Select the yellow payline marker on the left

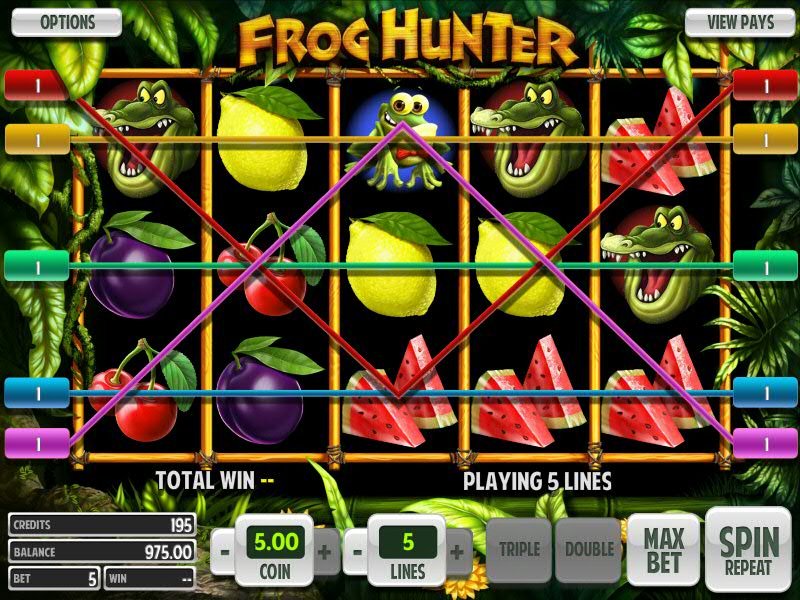[x=37, y=139]
